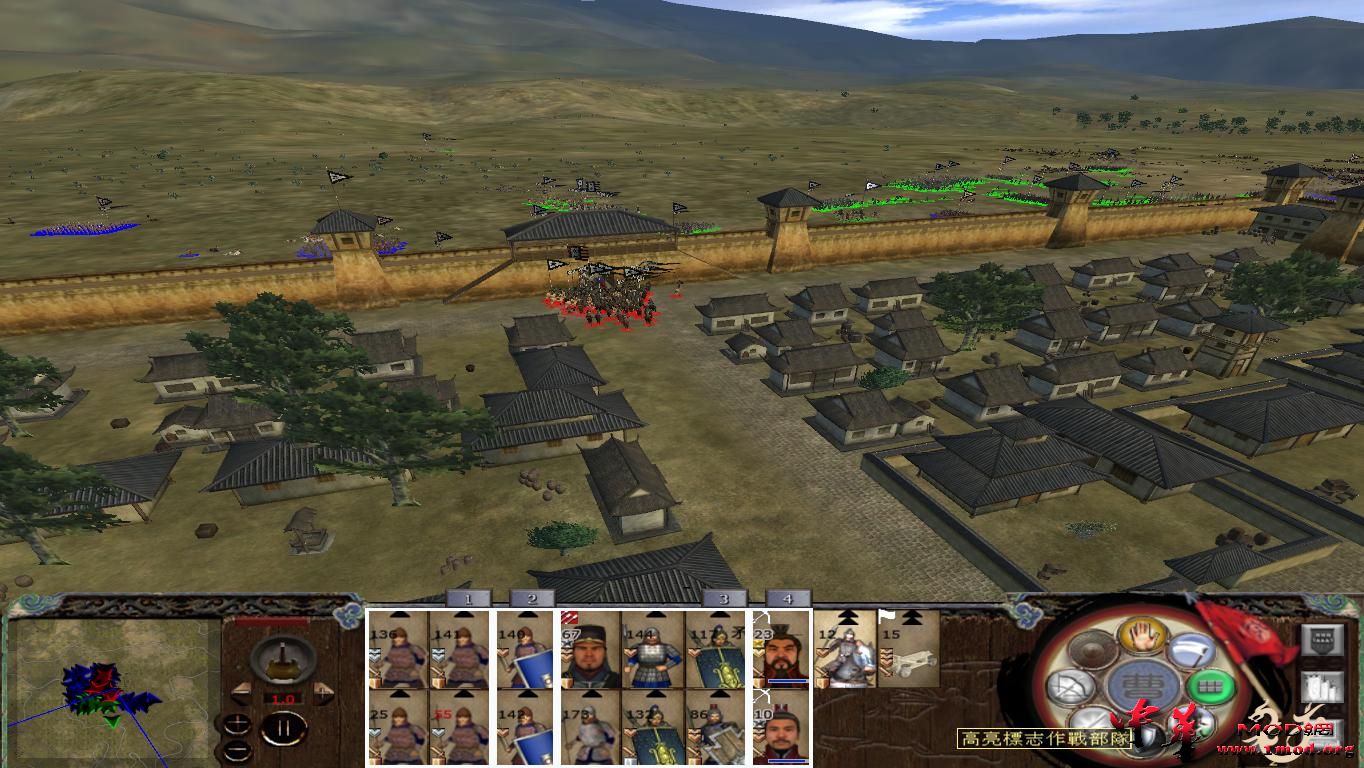Toggle the white flag above the catapult unit card
This screenshot has width=1364, height=768.
click(x=885, y=616)
